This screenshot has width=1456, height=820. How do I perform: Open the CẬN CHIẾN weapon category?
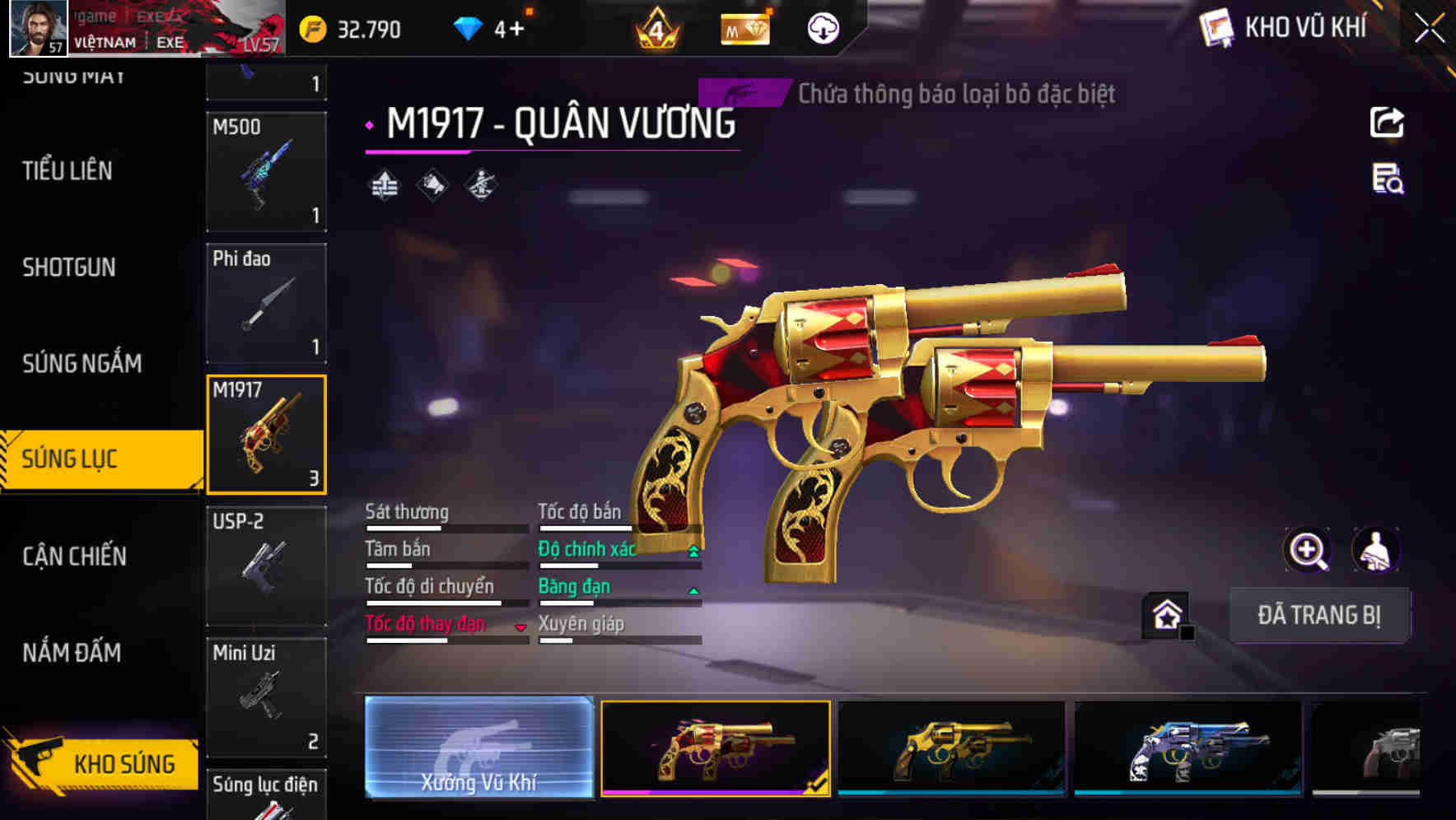pyautogui.click(x=76, y=557)
